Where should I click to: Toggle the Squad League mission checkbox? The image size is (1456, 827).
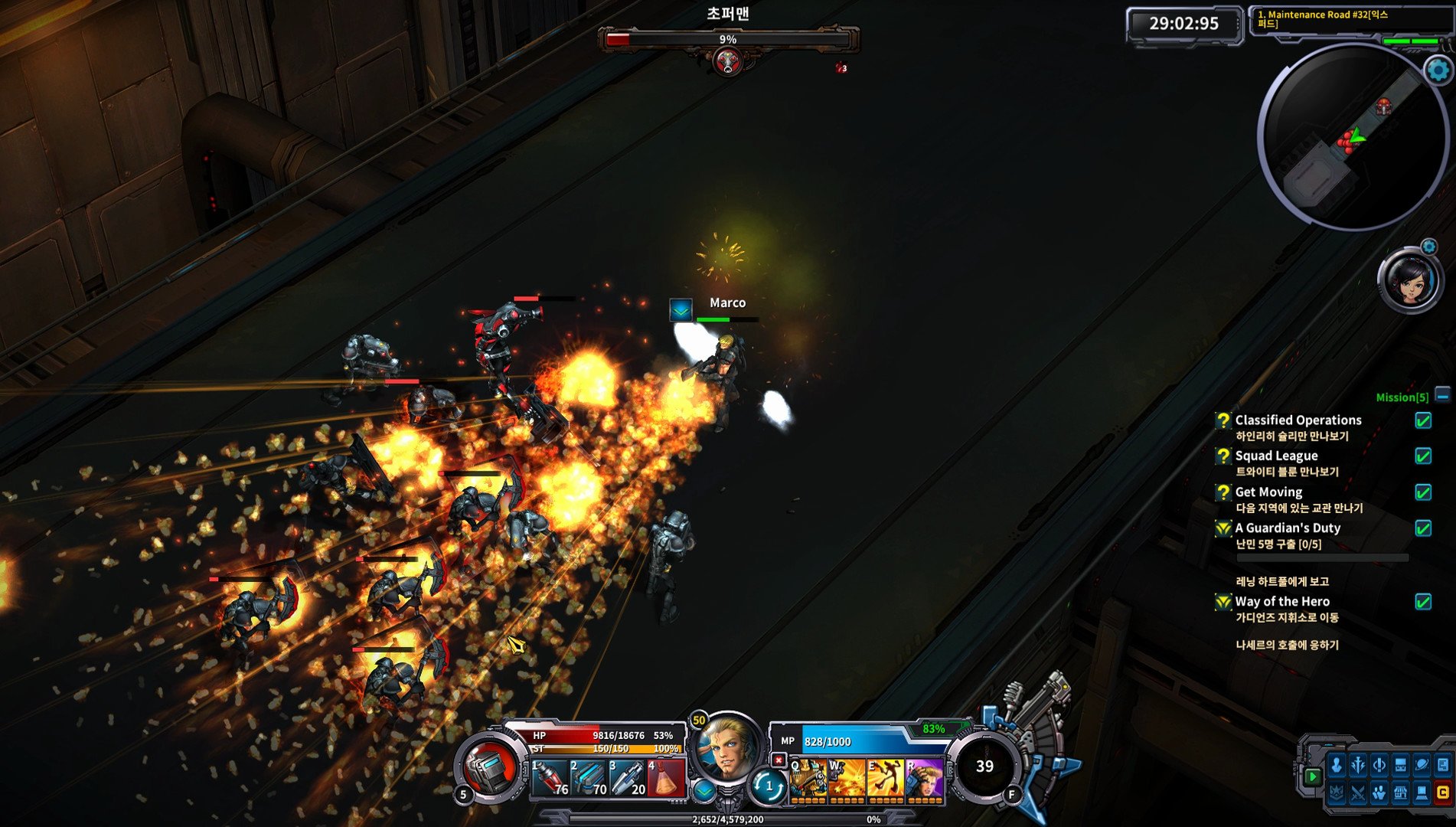coord(1423,456)
